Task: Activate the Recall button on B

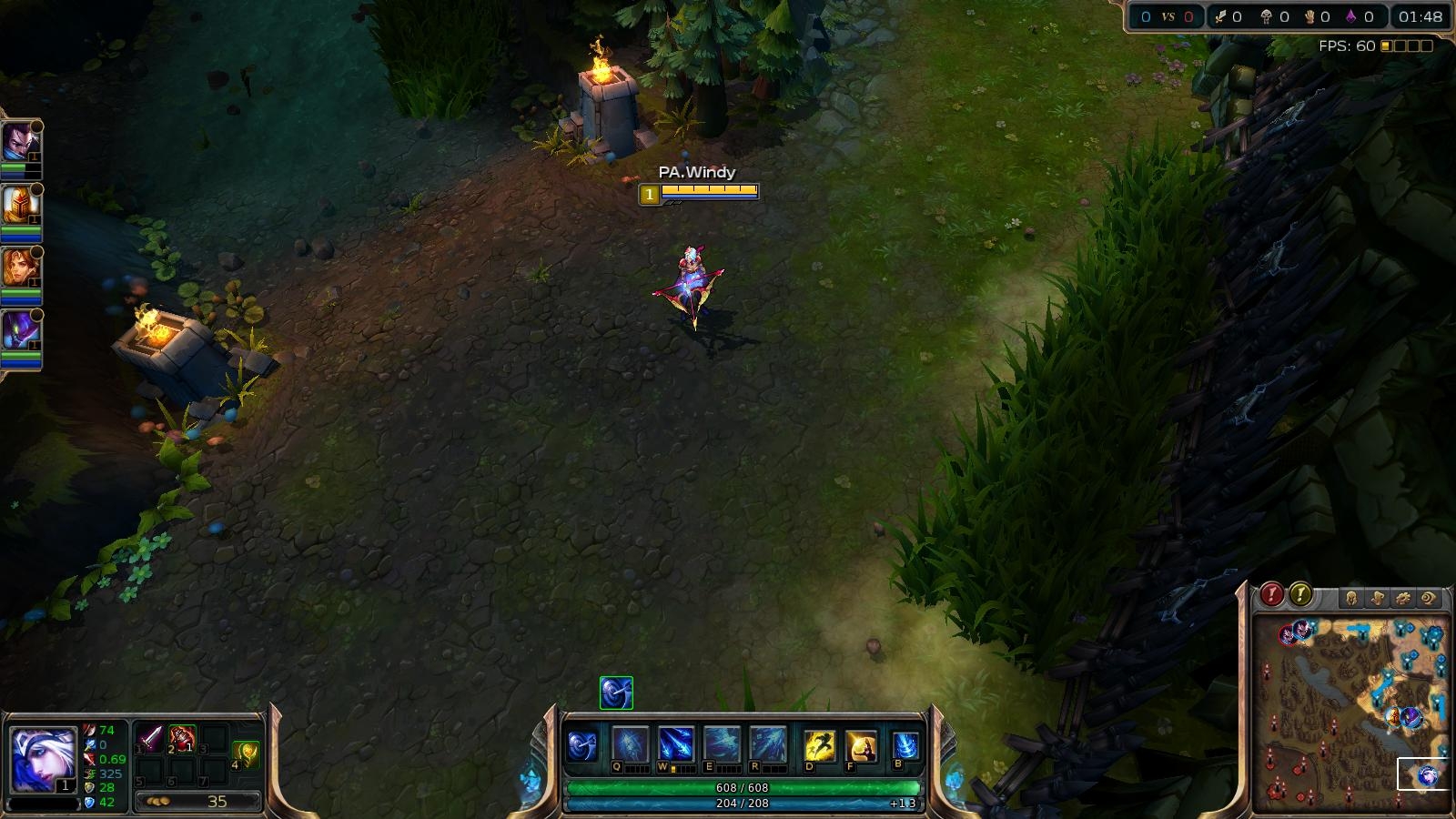Action: (905, 746)
